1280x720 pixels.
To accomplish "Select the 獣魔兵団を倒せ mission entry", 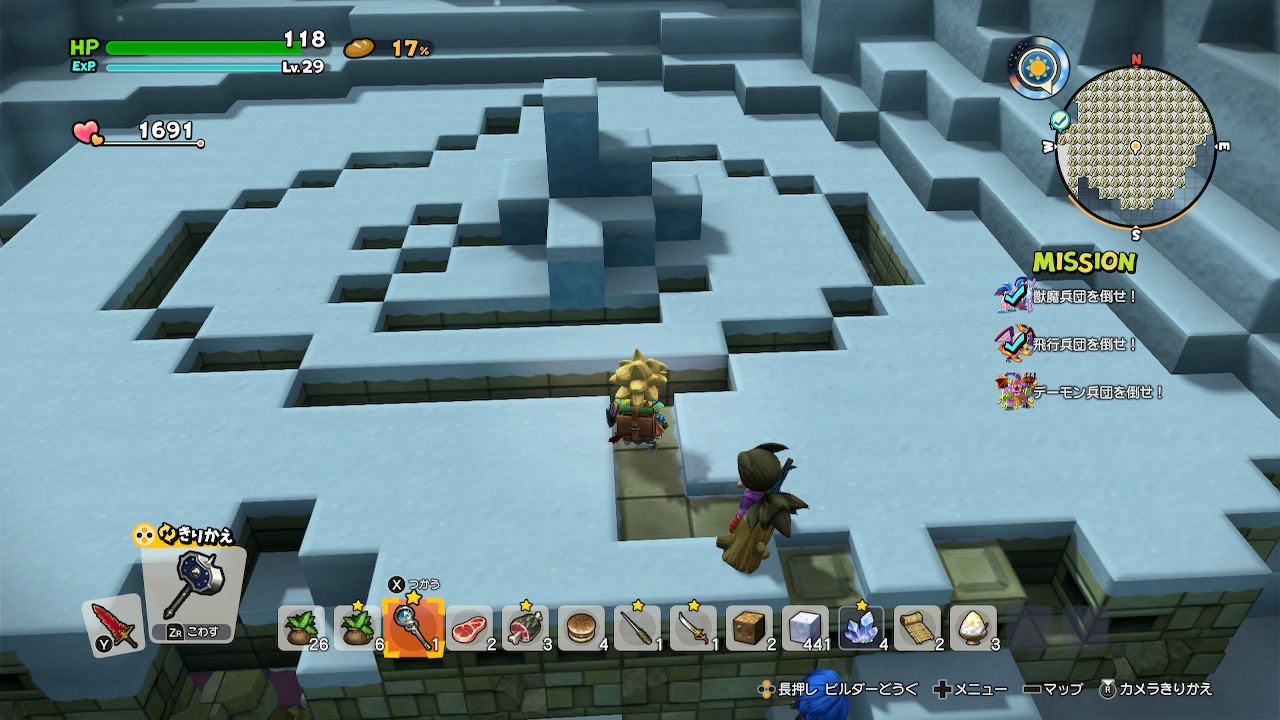I will click(x=1087, y=296).
